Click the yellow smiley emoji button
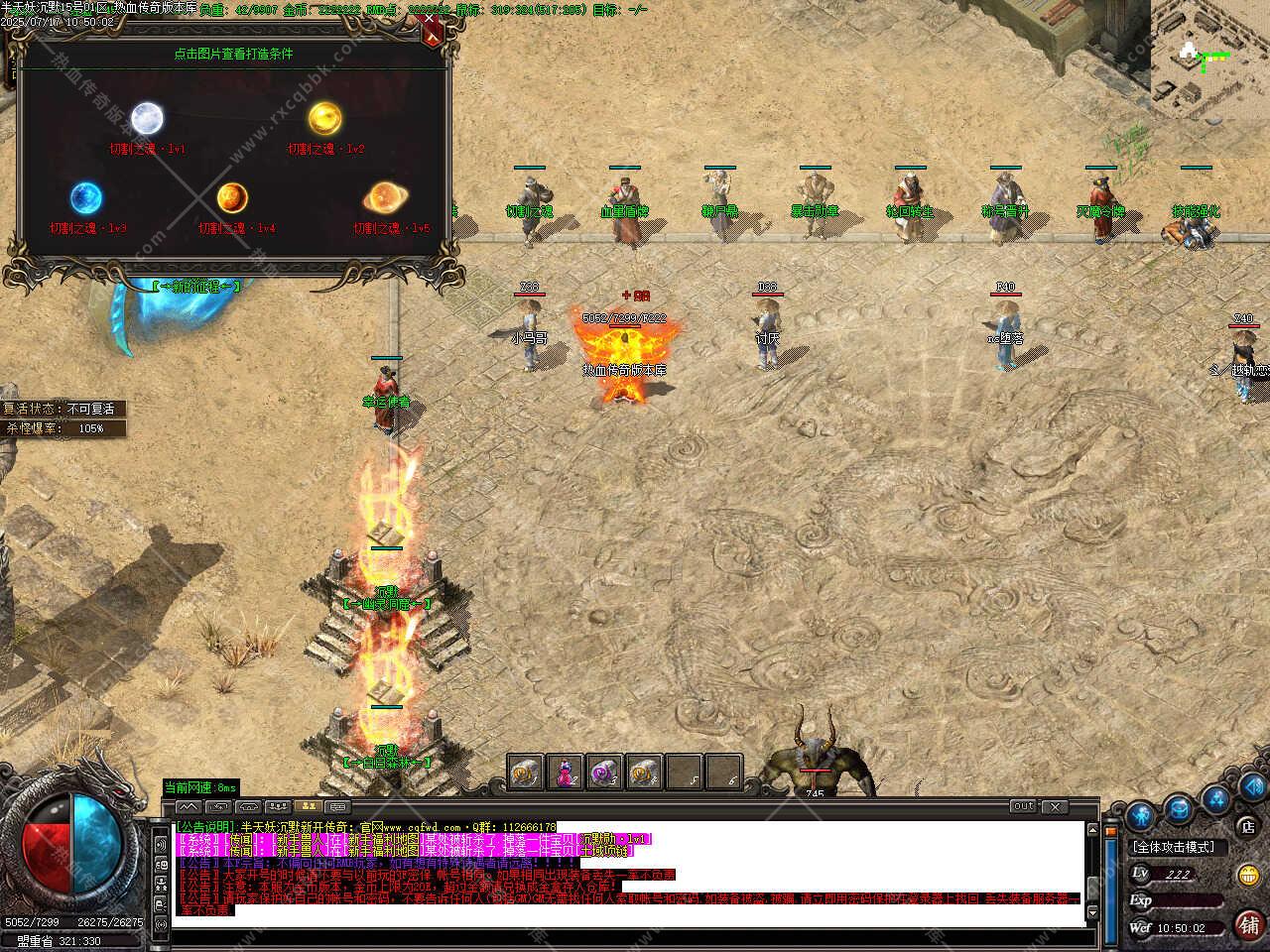The width and height of the screenshot is (1270, 952). pyautogui.click(x=1248, y=875)
